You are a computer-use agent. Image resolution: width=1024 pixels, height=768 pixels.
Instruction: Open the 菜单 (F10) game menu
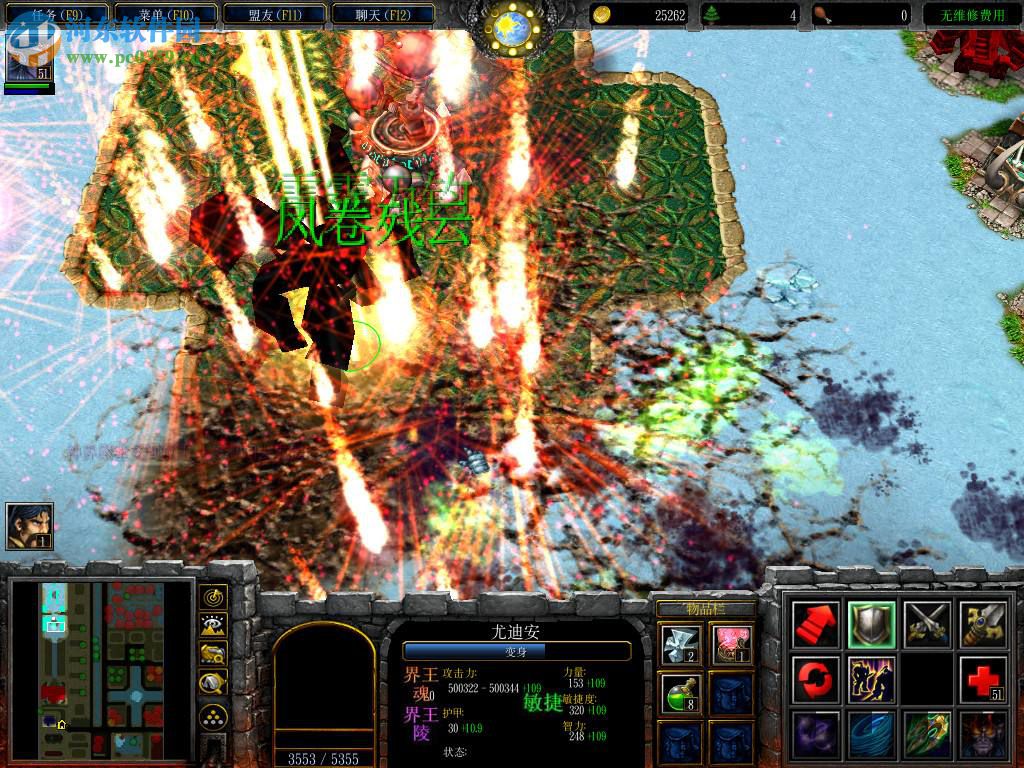166,15
